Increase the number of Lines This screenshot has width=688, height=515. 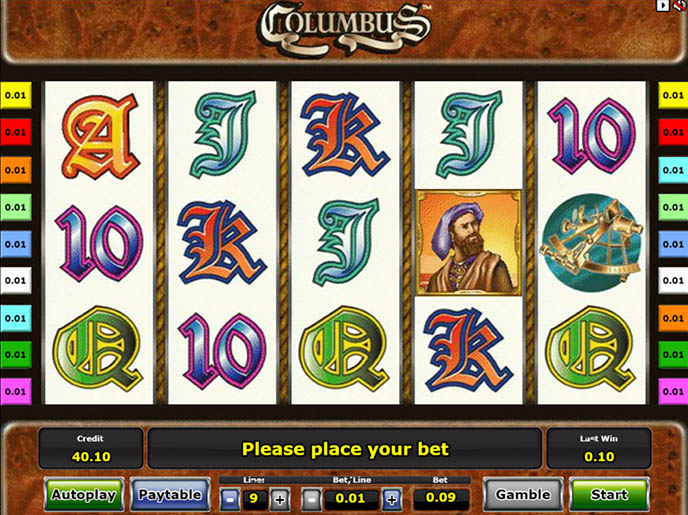click(280, 497)
